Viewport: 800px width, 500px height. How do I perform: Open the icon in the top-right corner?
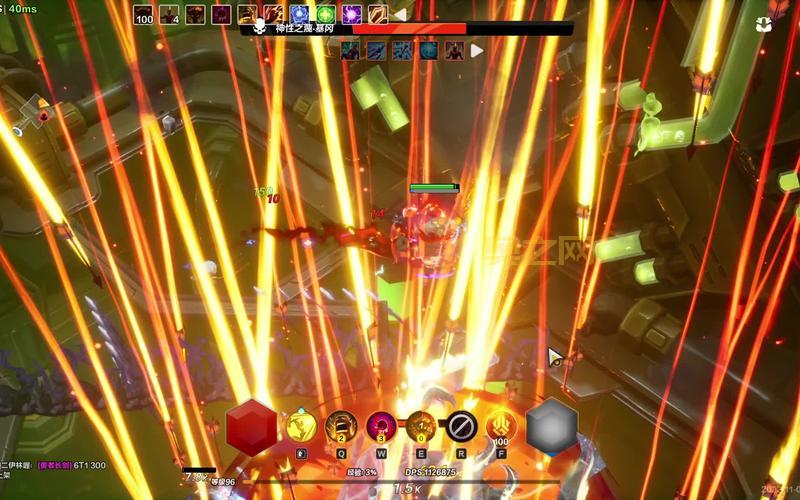pyautogui.click(x=763, y=24)
